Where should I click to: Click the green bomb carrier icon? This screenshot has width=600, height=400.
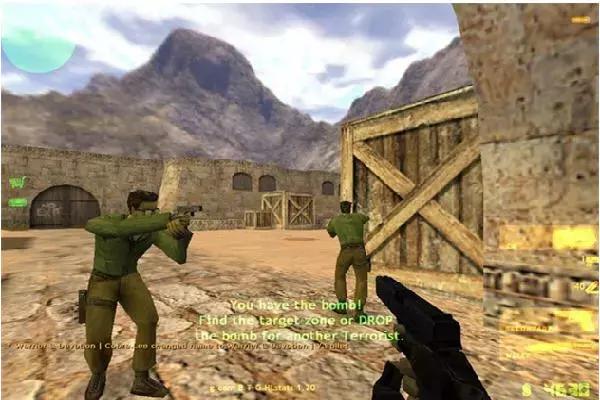(x=17, y=203)
